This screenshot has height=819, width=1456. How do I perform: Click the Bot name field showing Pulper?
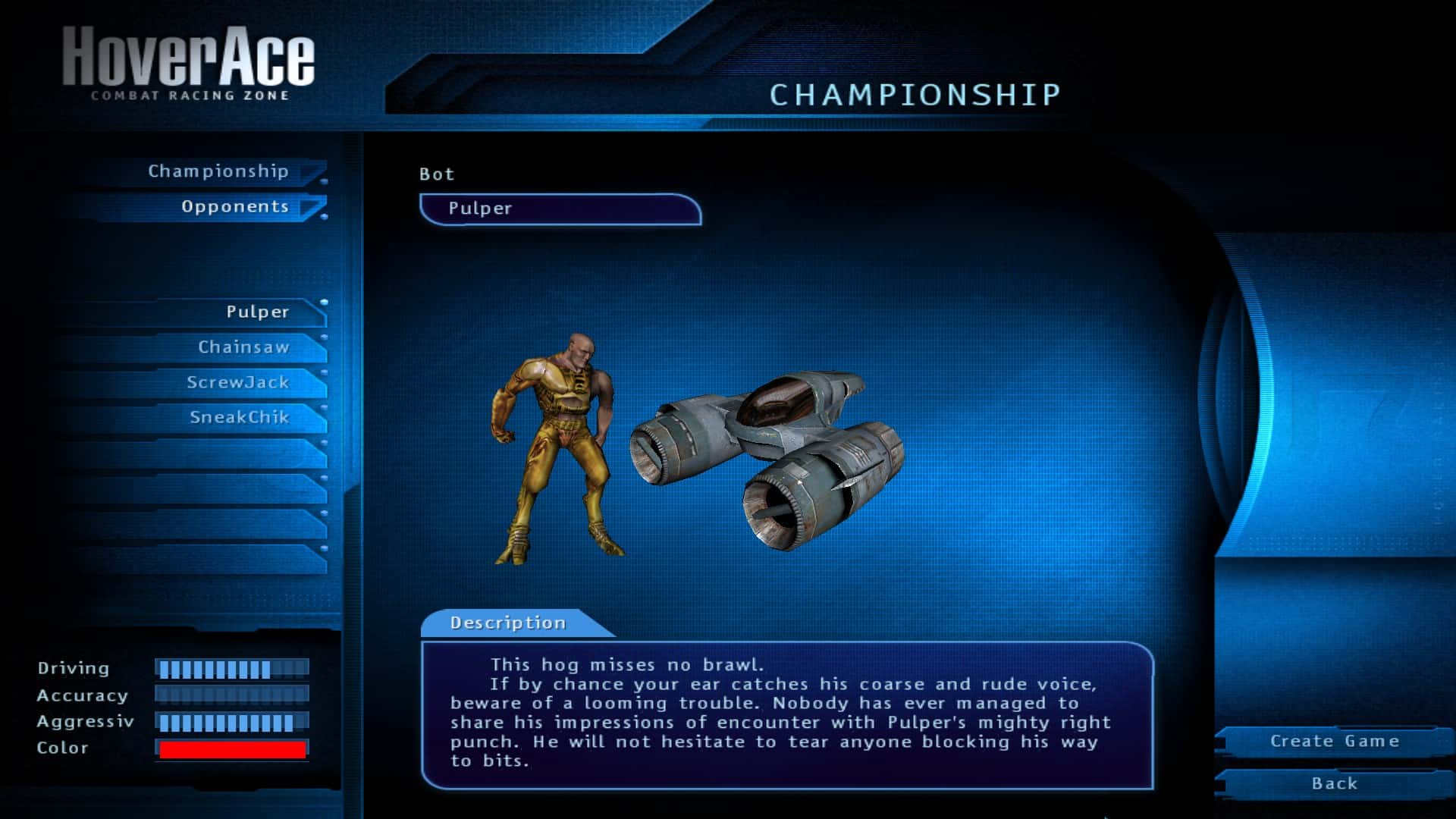[560, 209]
